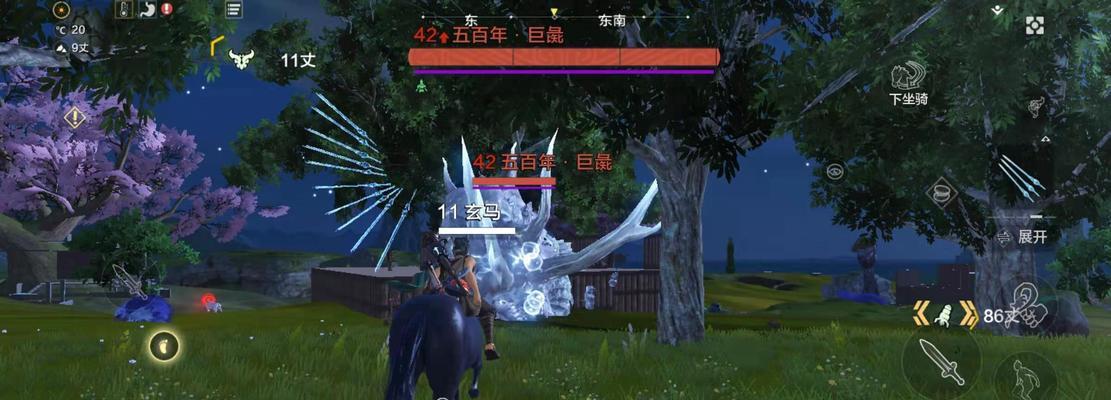Tap the footprint icon in yellow circle
The width and height of the screenshot is (1111, 400).
[x=165, y=346]
